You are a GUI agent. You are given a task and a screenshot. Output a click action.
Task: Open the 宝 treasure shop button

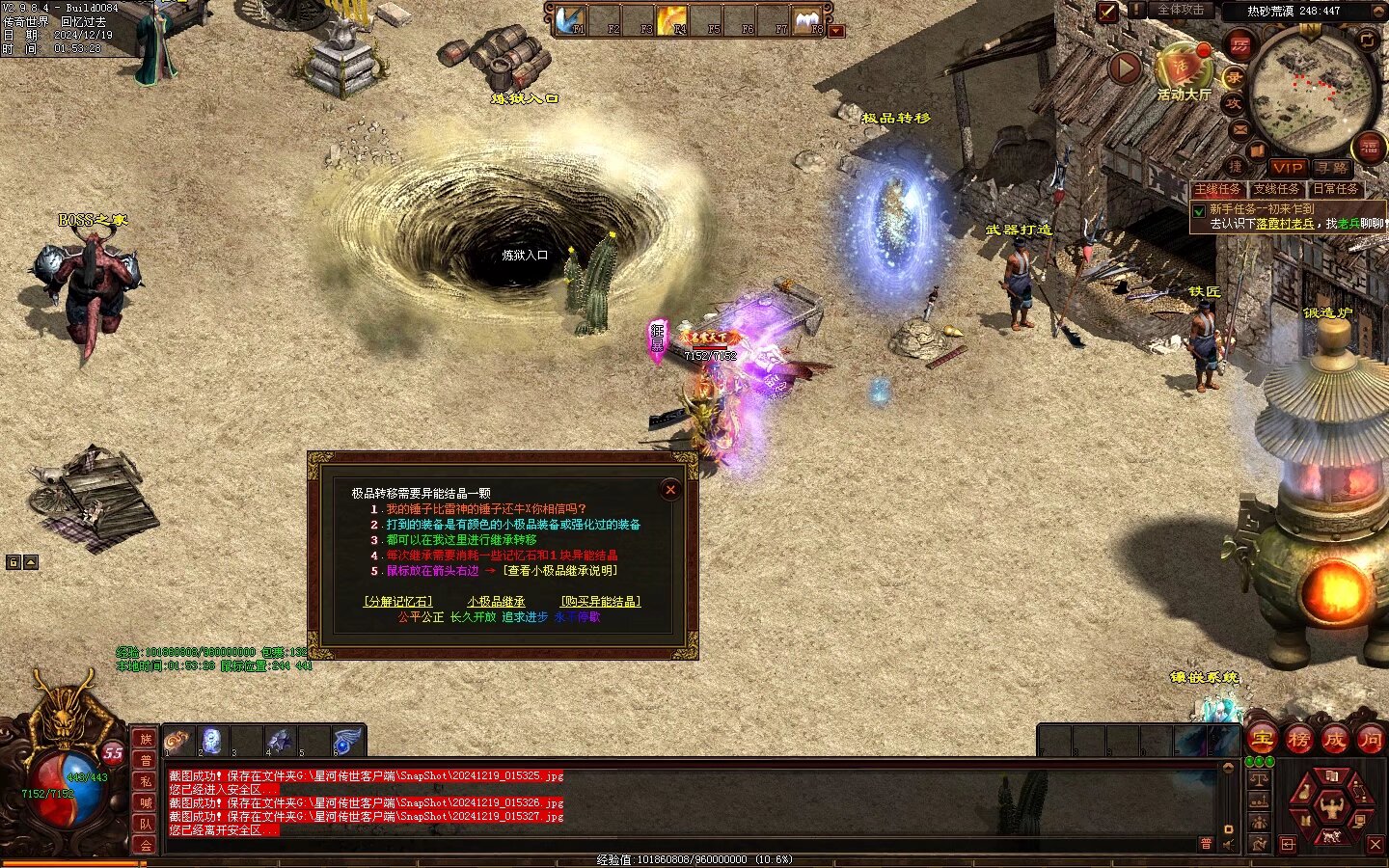[x=1263, y=740]
